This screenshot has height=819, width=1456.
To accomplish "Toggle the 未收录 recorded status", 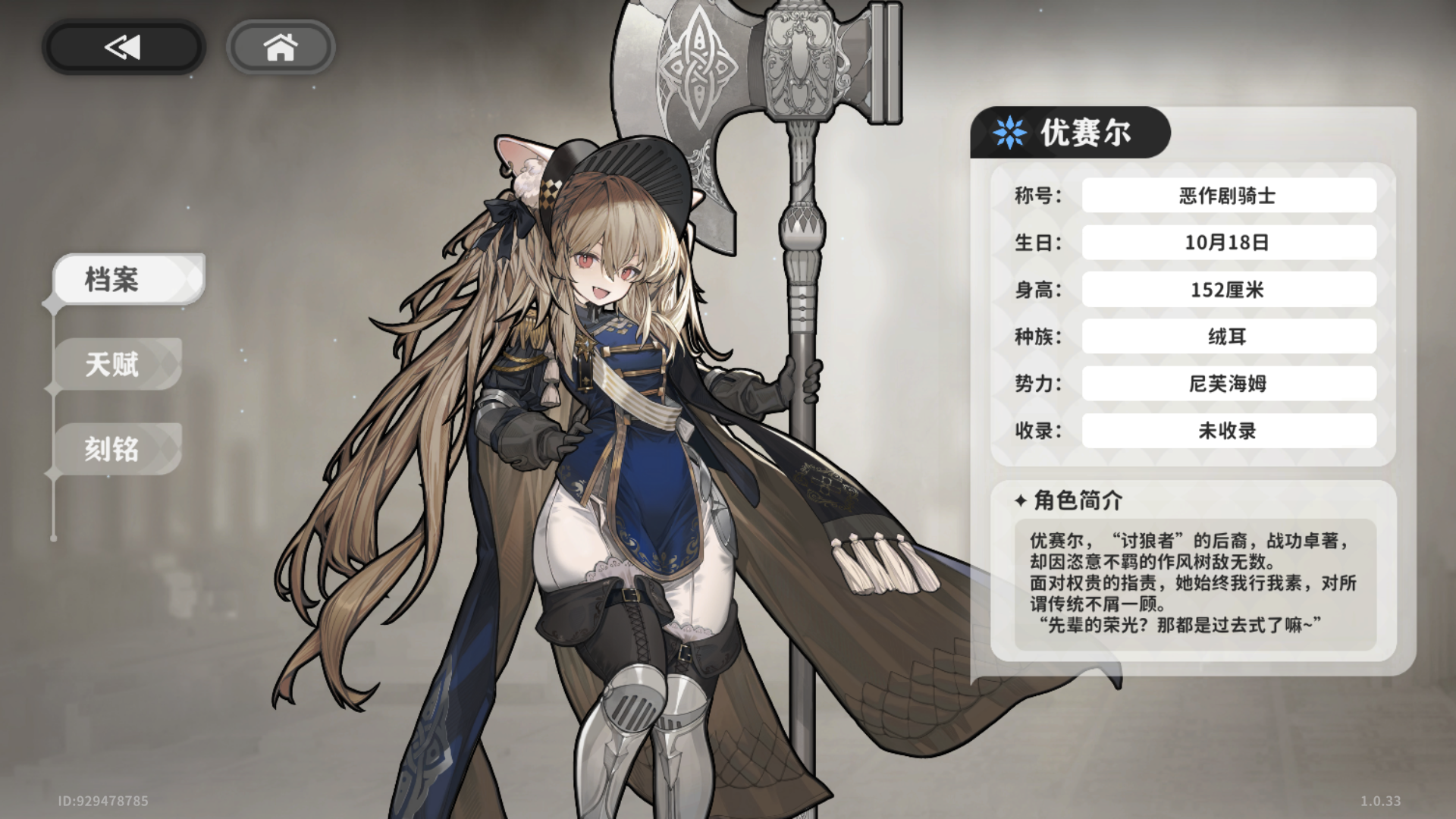I will click(x=1227, y=431).
